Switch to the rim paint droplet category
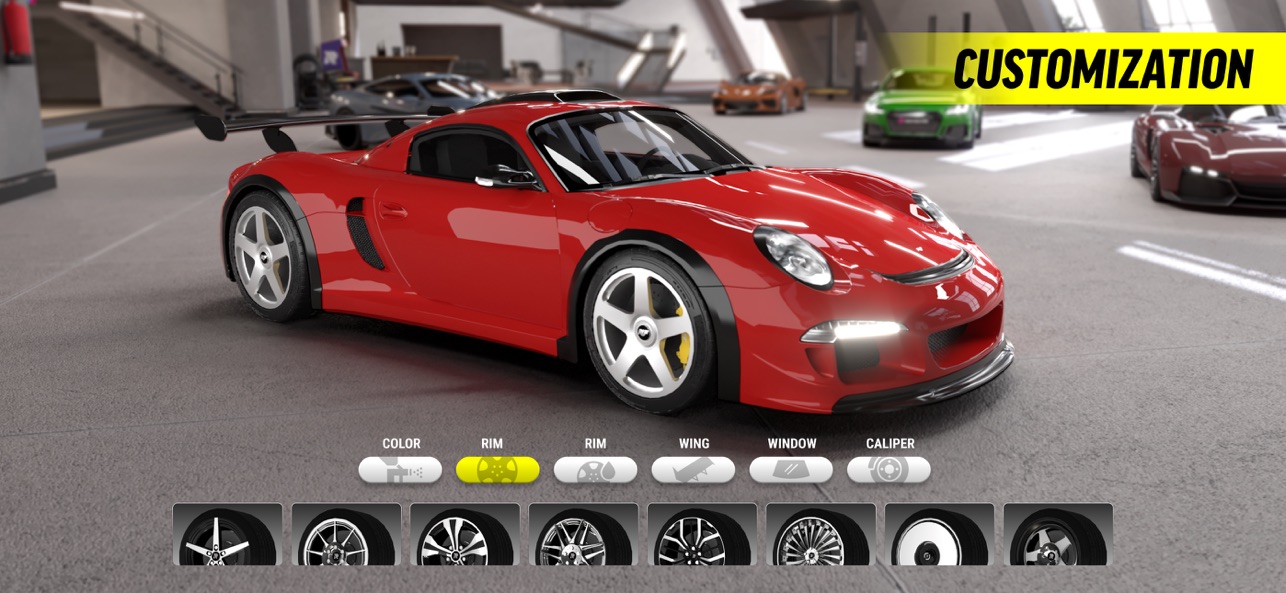 595,470
